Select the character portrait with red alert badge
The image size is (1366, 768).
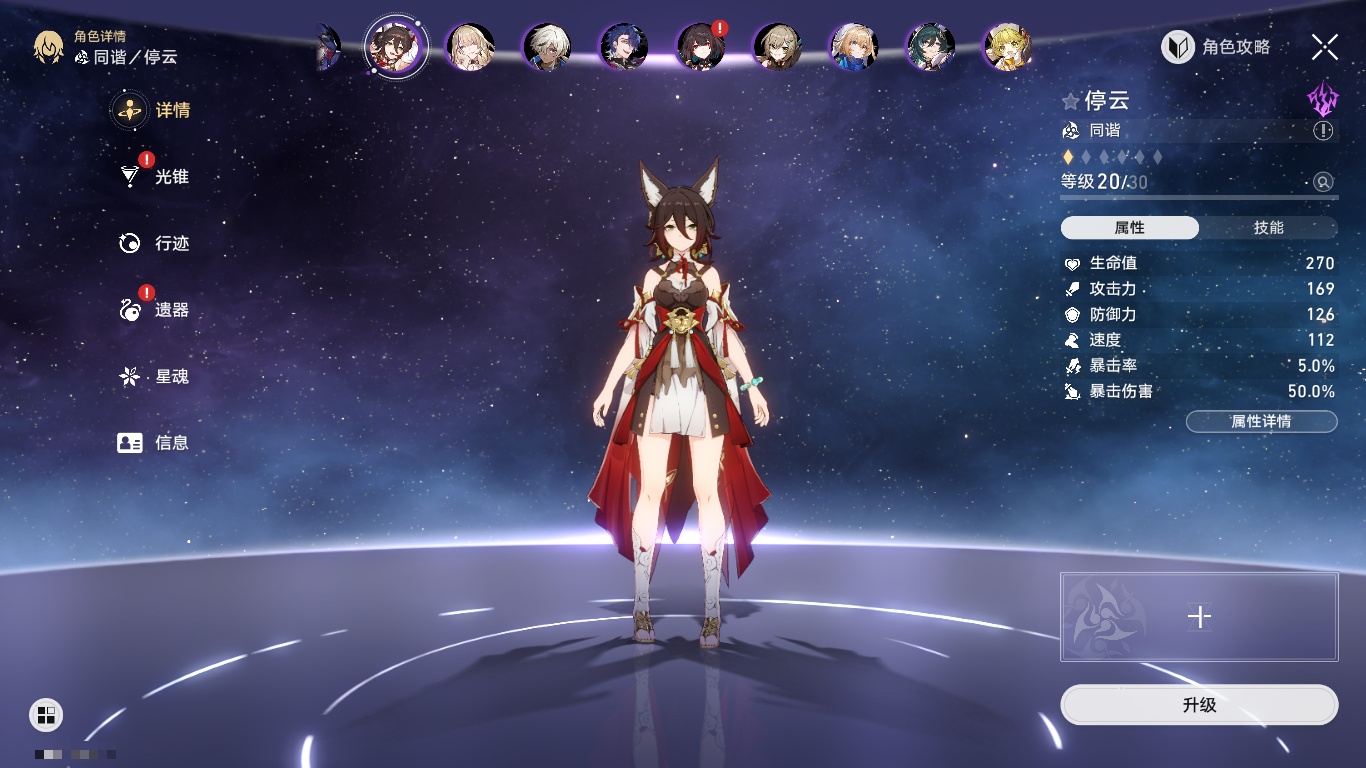[x=701, y=47]
